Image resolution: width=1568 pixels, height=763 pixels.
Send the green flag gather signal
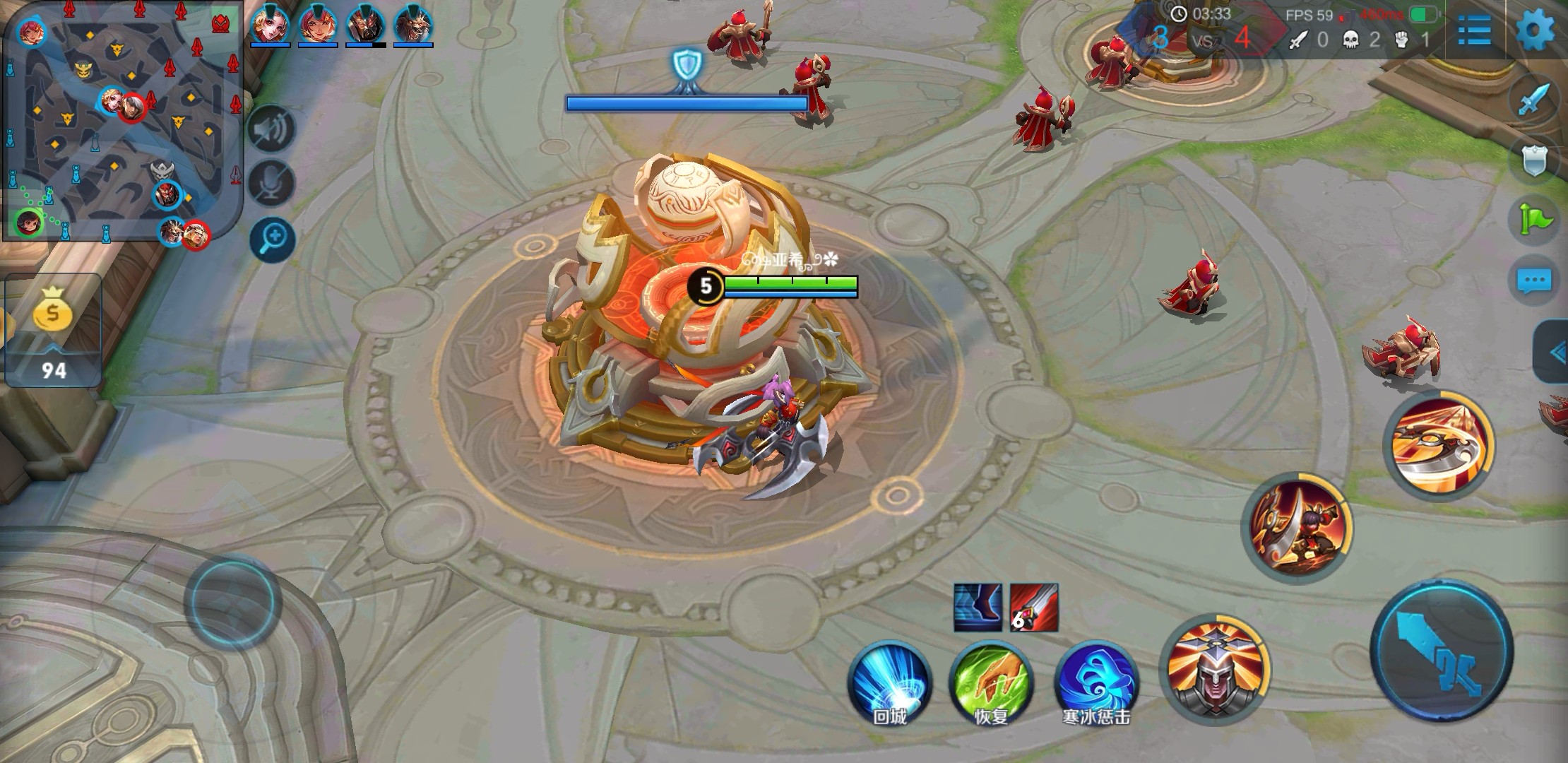click(x=1534, y=219)
